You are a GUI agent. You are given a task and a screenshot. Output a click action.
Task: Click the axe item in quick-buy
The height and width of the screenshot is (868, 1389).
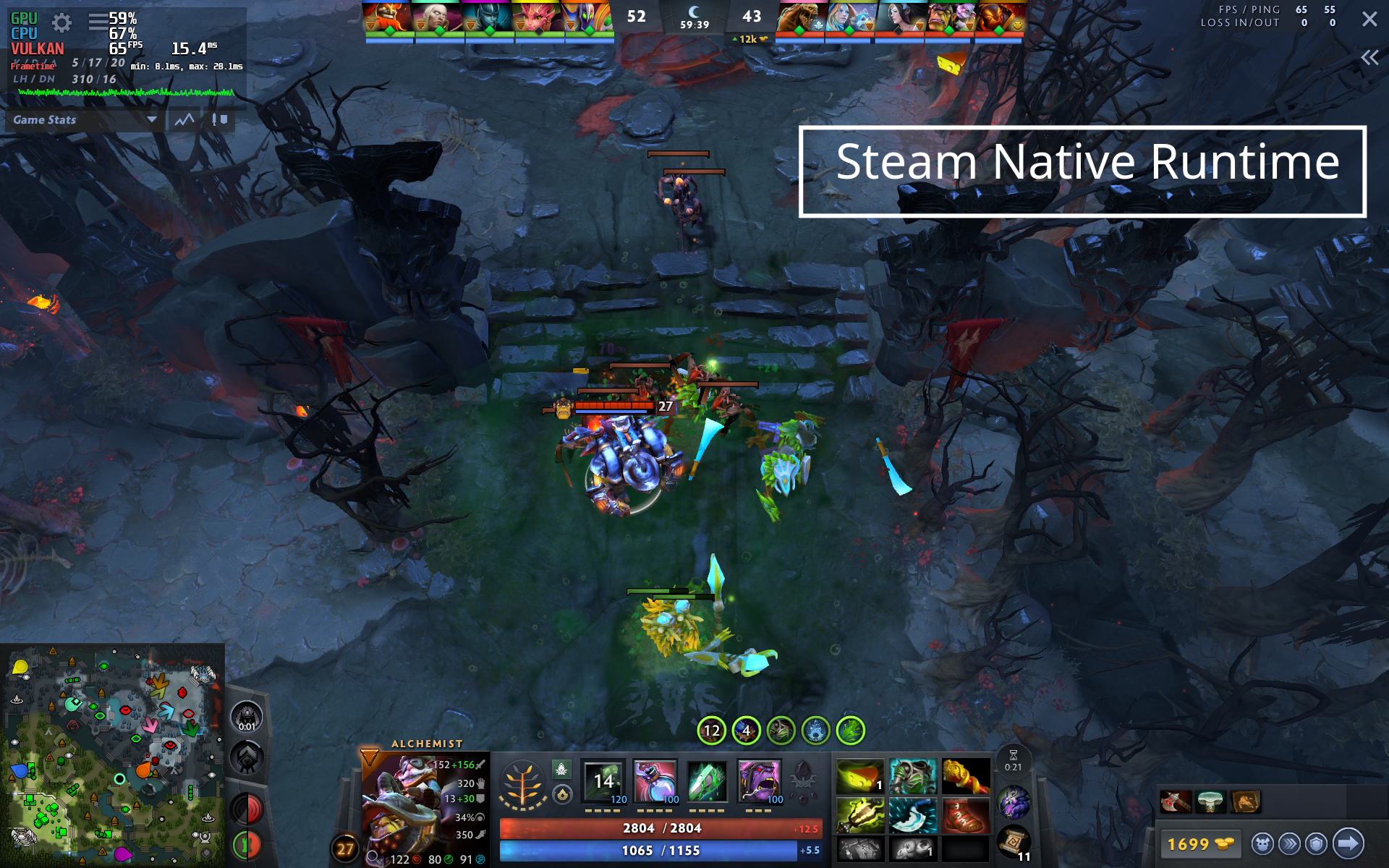(1175, 801)
